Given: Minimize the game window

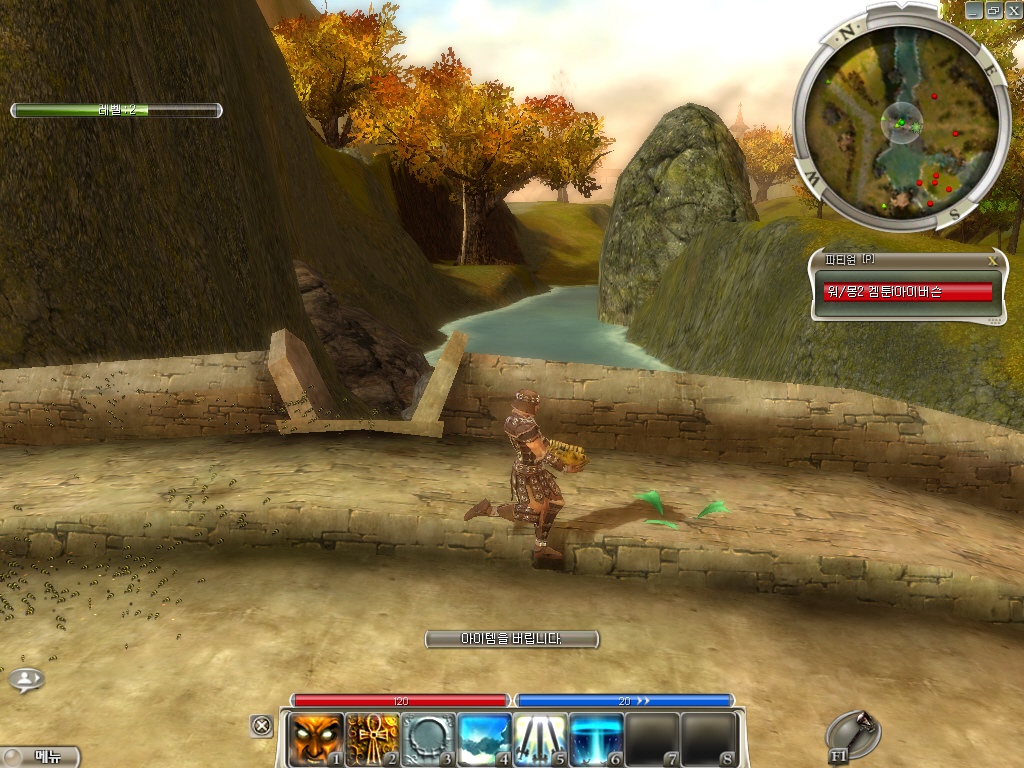Looking at the screenshot, I should click(x=974, y=9).
